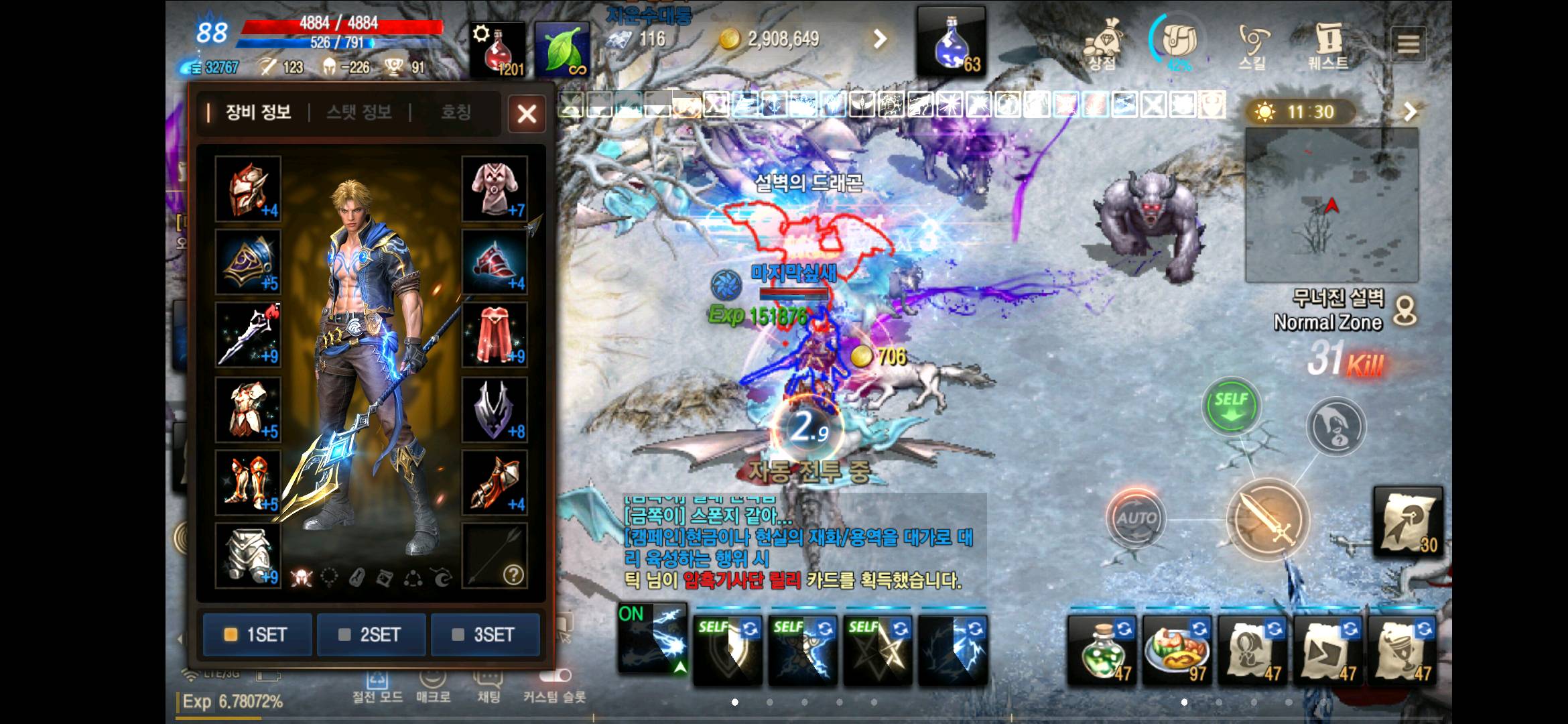
Task: Switch to the 스탯 정보 tab
Action: [x=359, y=113]
